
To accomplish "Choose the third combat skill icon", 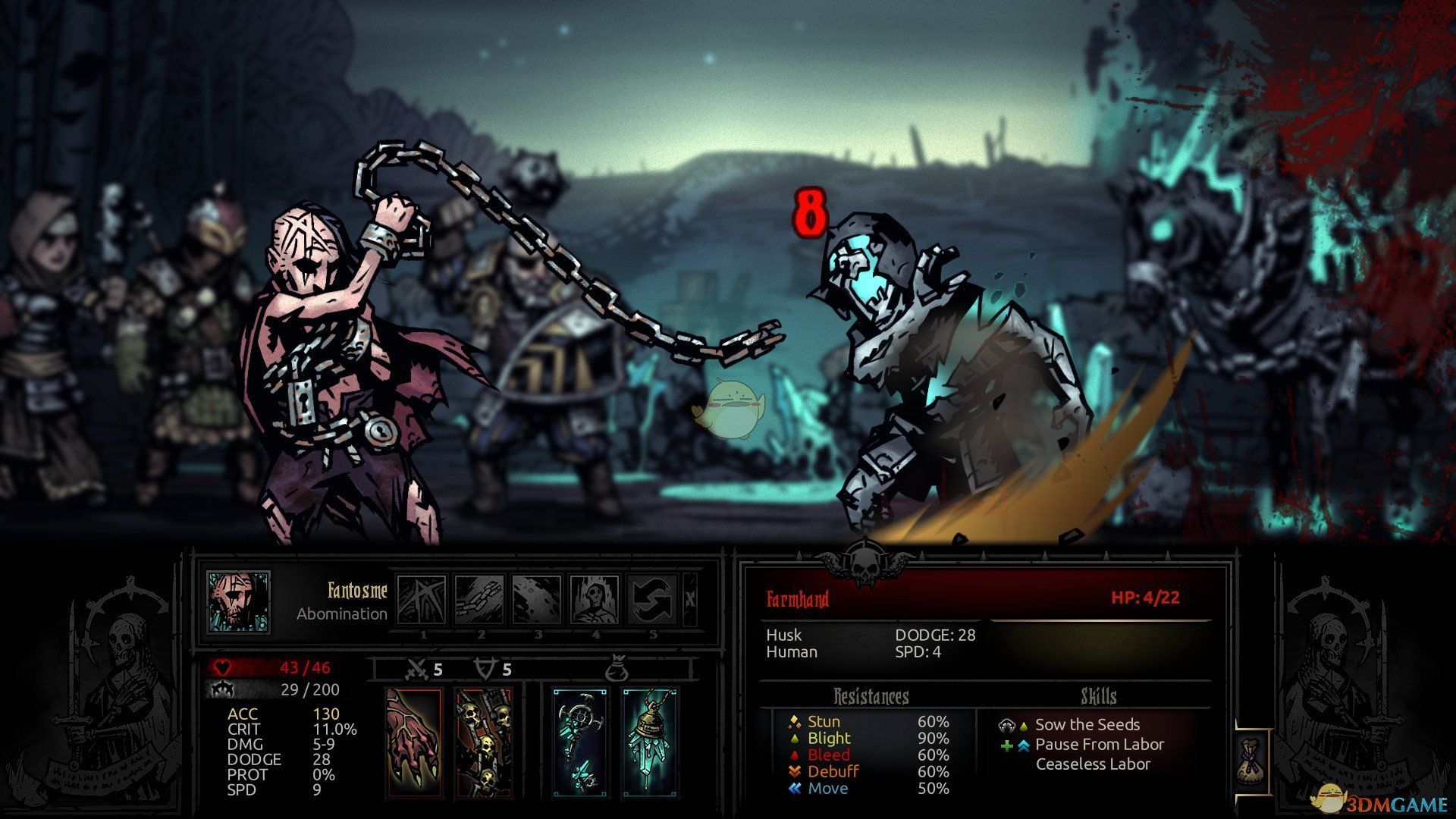I will (x=537, y=600).
